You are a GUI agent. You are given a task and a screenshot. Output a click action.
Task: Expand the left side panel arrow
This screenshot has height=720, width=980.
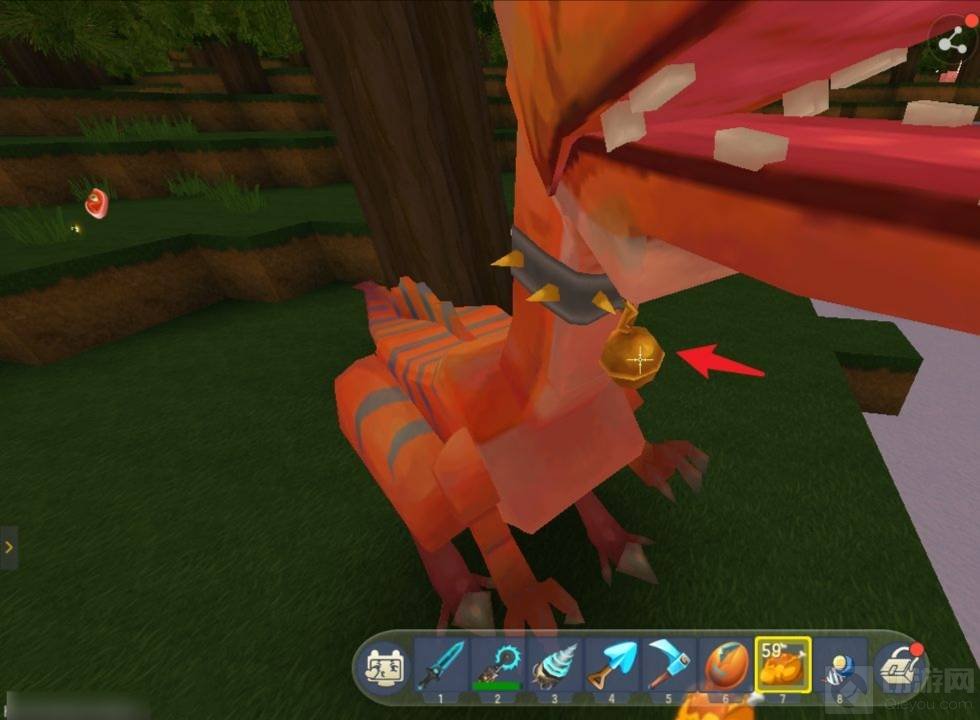(x=8, y=547)
